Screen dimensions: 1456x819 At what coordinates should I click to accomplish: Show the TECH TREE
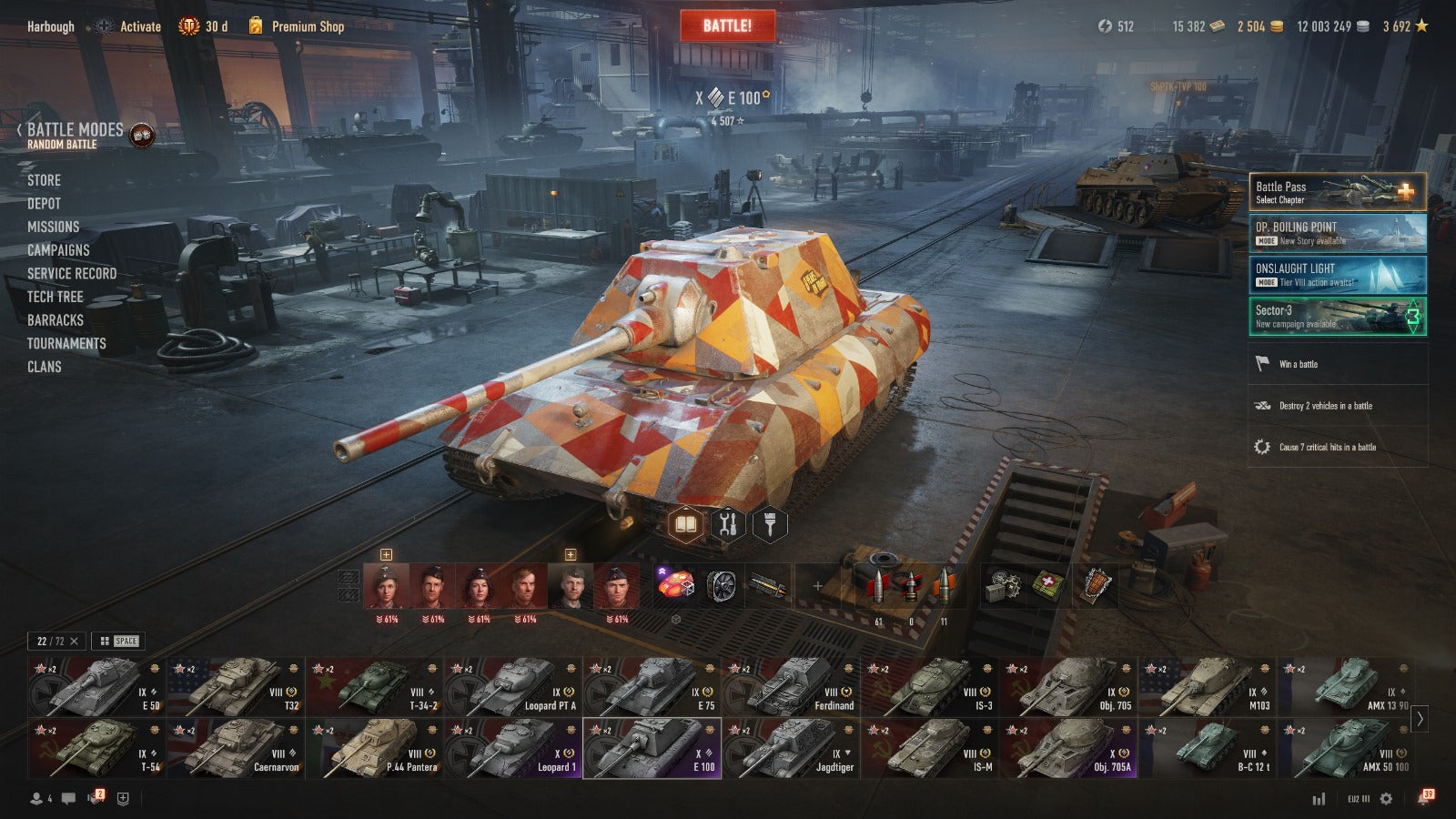(x=55, y=297)
